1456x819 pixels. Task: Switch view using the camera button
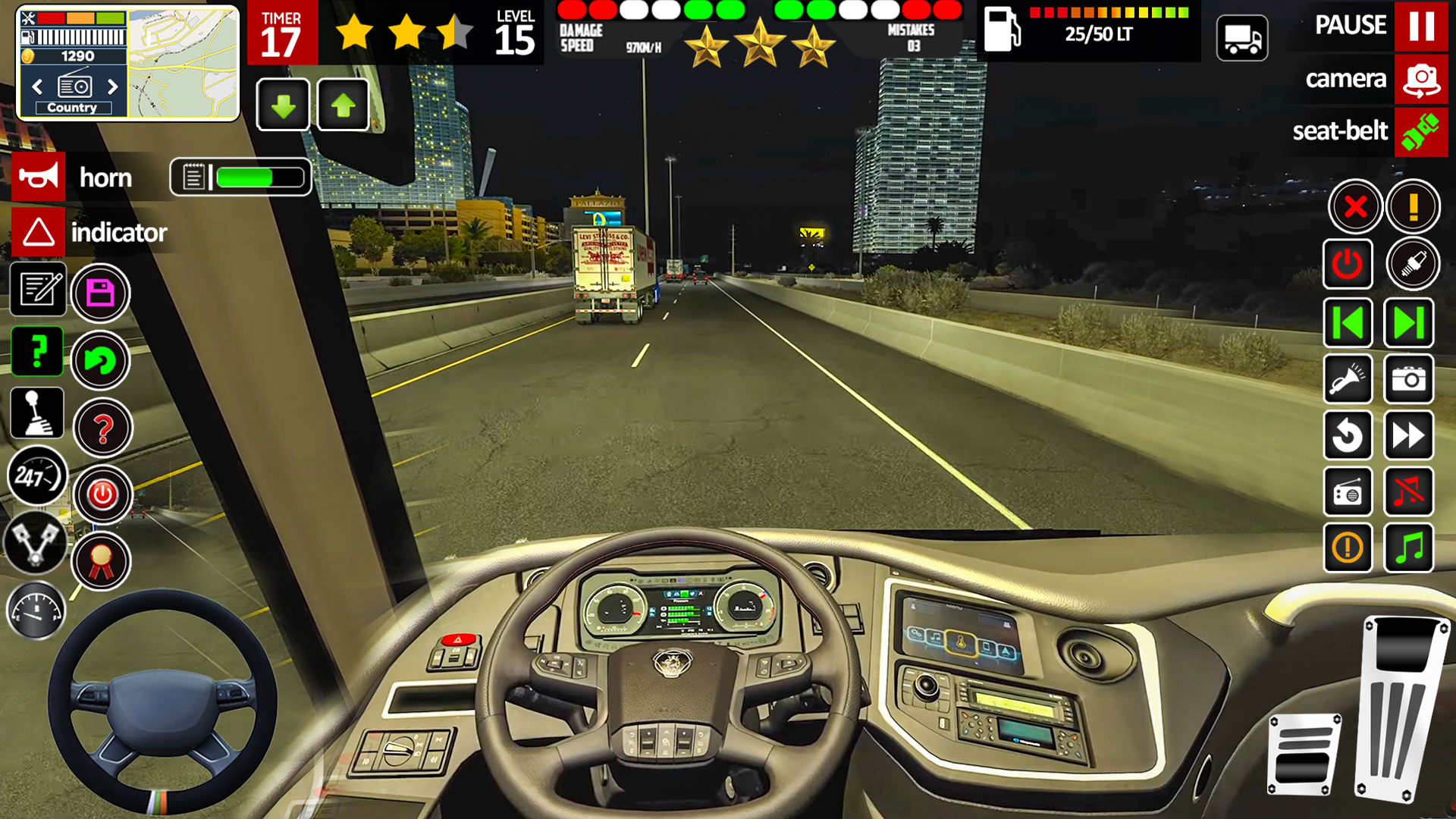pos(1420,79)
